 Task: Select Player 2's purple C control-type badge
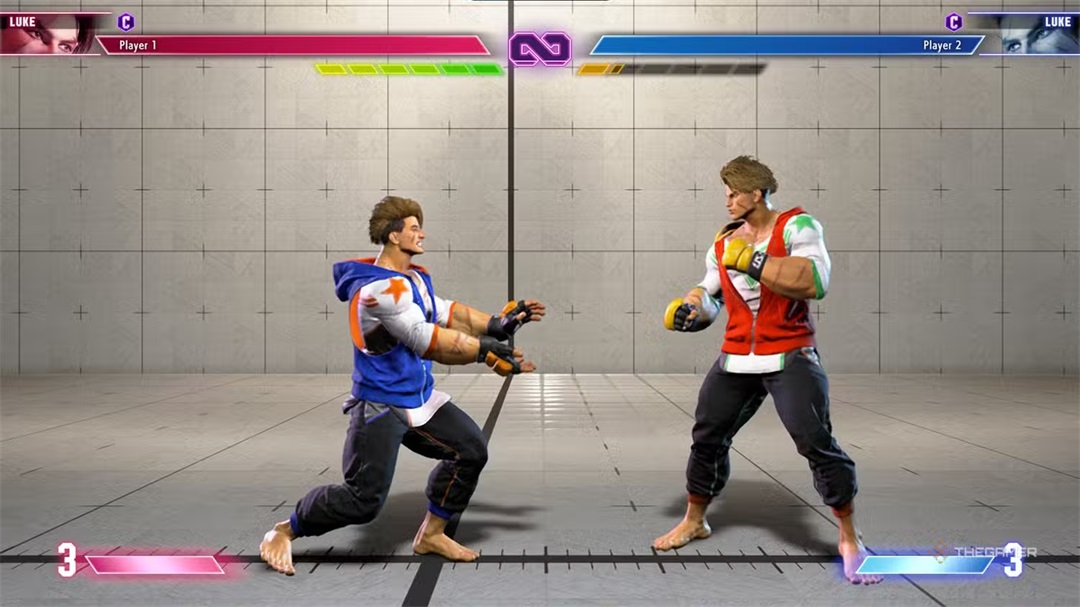(953, 22)
